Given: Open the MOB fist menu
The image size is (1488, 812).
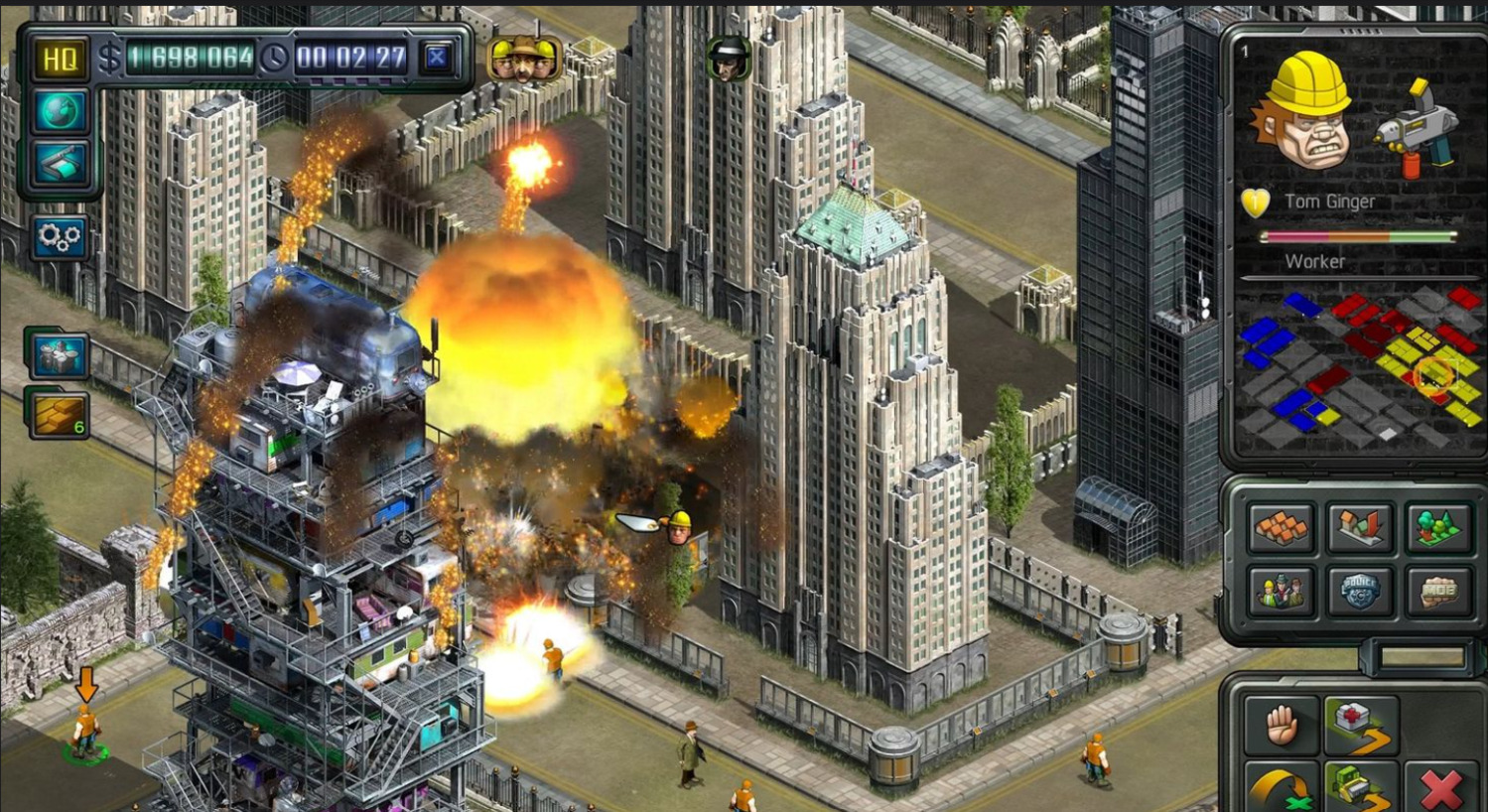Looking at the screenshot, I should (1437, 592).
